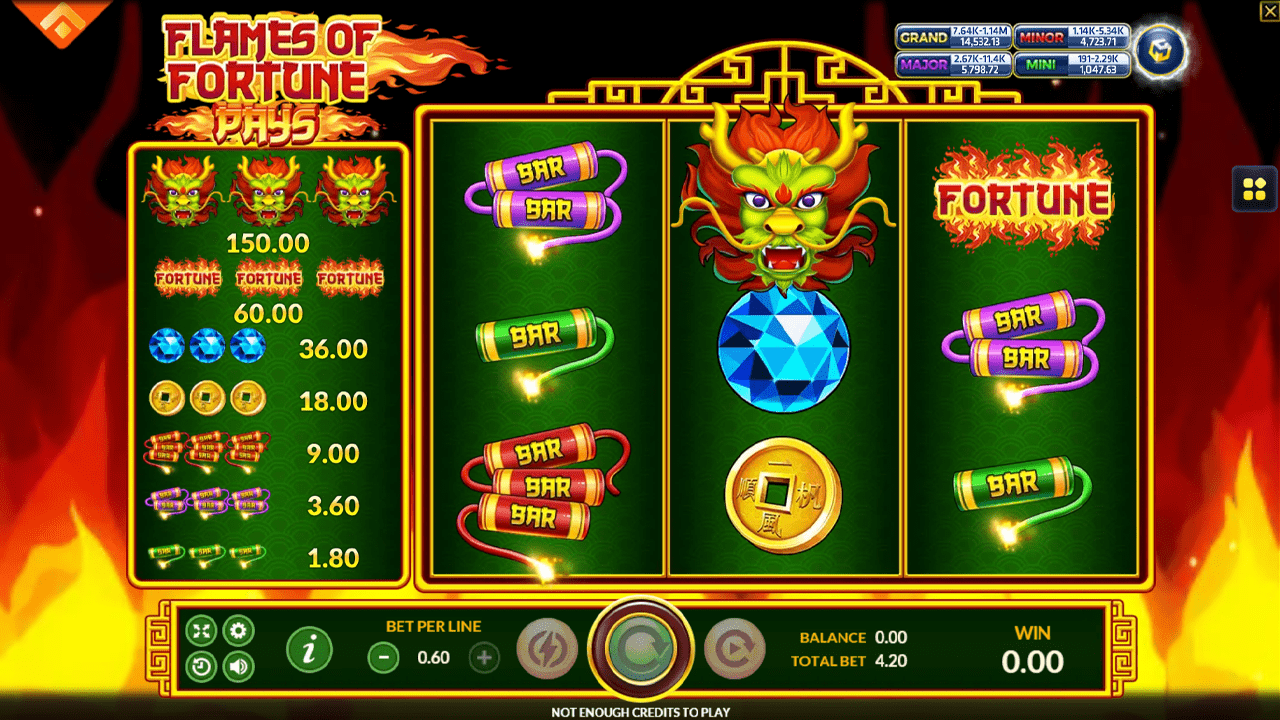Open the game settings gear
Image resolution: width=1280 pixels, height=720 pixels.
tap(238, 631)
